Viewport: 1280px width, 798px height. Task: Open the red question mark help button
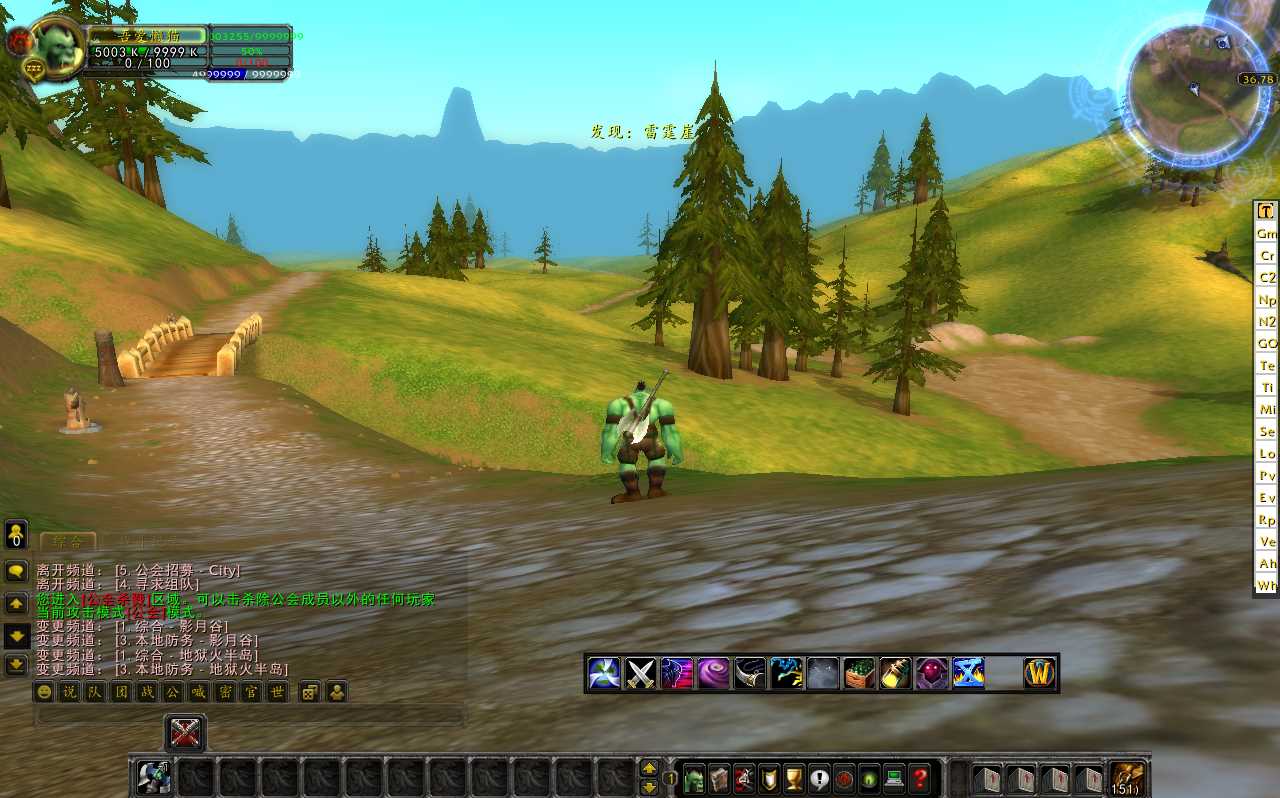click(x=920, y=778)
